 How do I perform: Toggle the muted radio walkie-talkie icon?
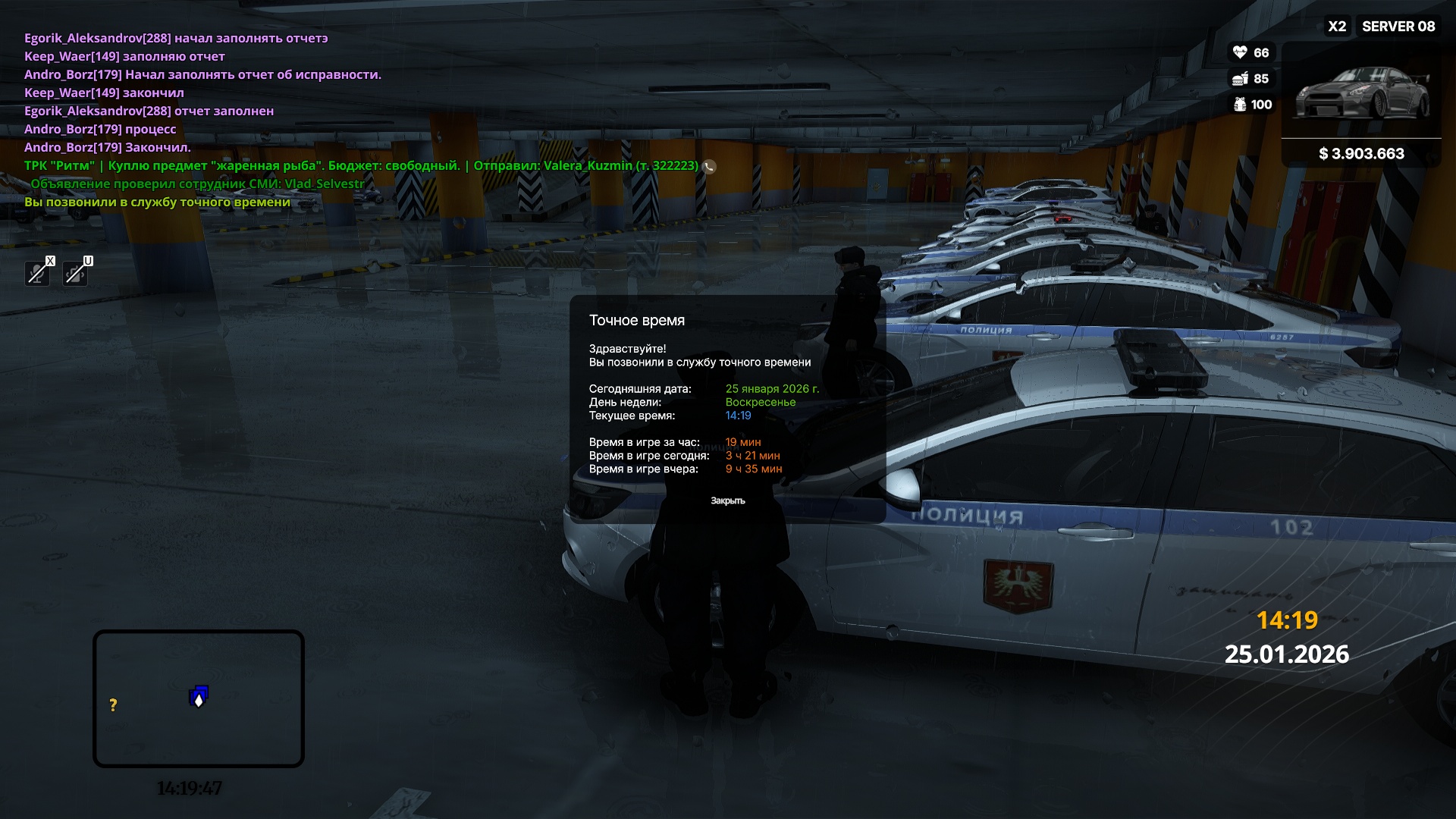[x=75, y=273]
